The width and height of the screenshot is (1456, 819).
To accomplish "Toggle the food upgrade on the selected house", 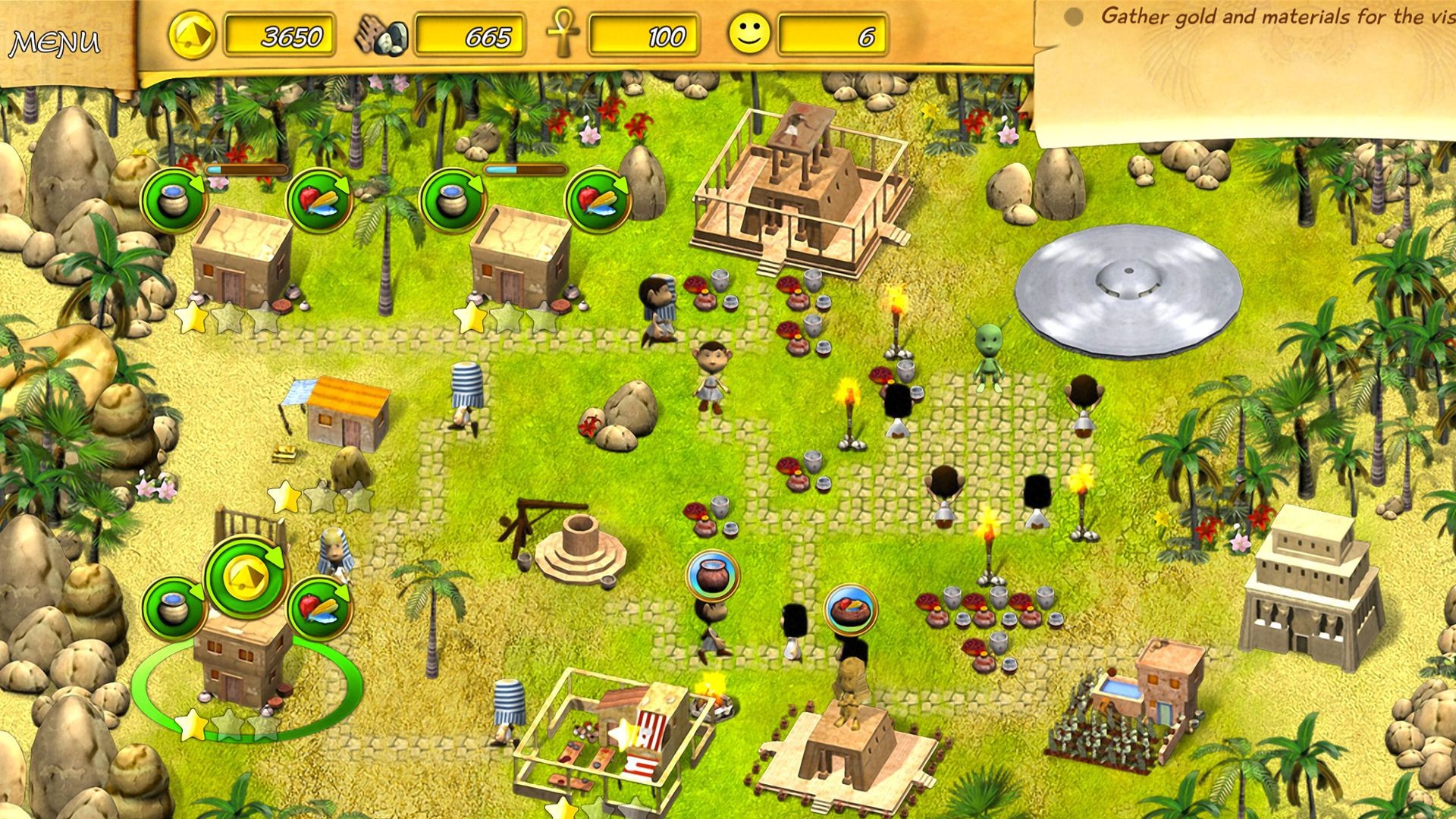I will point(317,607).
